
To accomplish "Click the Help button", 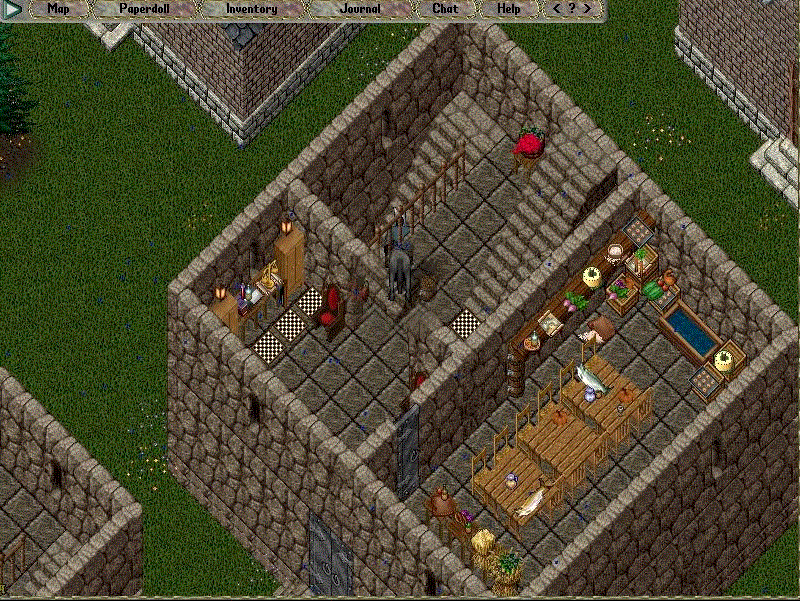I will pyautogui.click(x=509, y=9).
